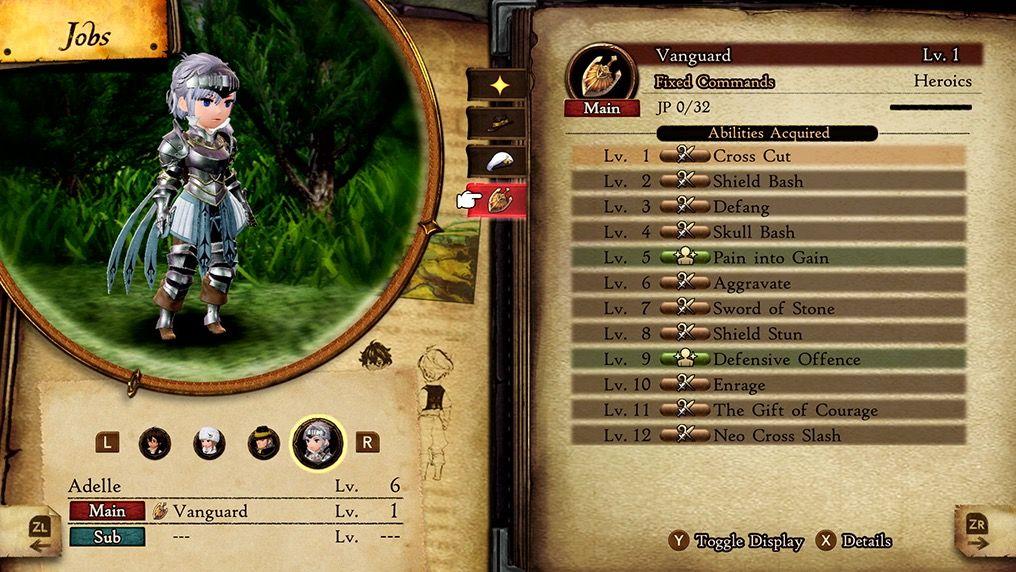This screenshot has height=572, width=1016.
Task: Choose Shield Bash from the ability list
Action: click(768, 181)
